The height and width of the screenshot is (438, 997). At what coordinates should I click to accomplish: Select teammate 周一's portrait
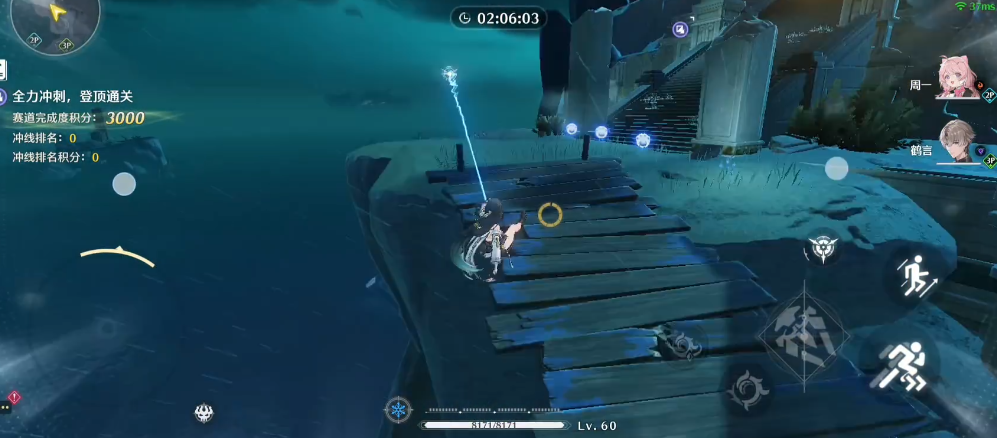(959, 77)
